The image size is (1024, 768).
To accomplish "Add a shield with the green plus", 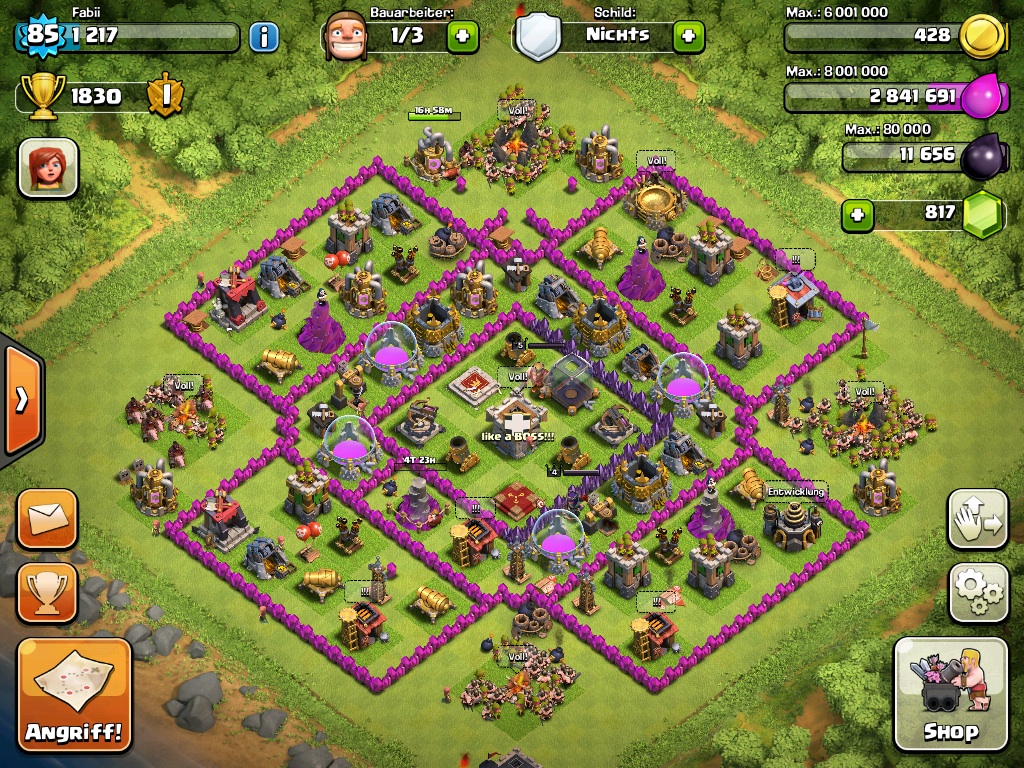I will click(688, 37).
